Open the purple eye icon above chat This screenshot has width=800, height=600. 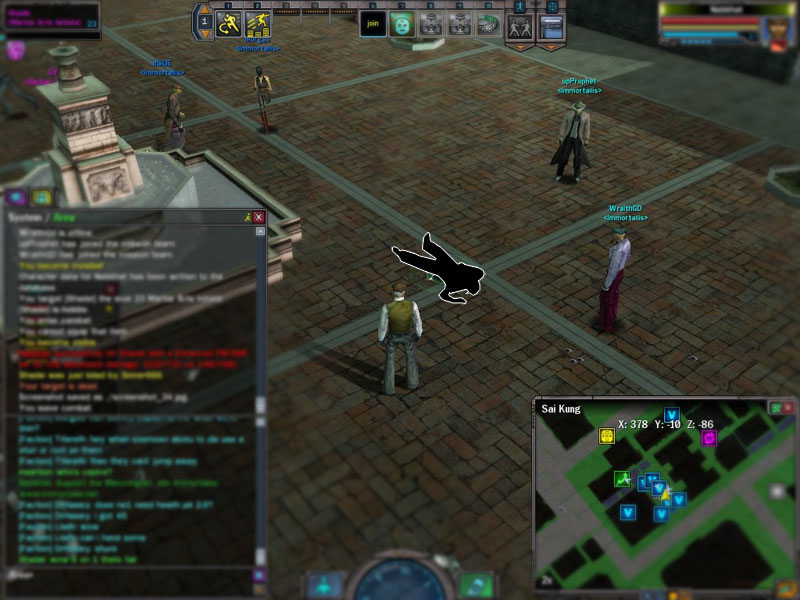pos(17,197)
